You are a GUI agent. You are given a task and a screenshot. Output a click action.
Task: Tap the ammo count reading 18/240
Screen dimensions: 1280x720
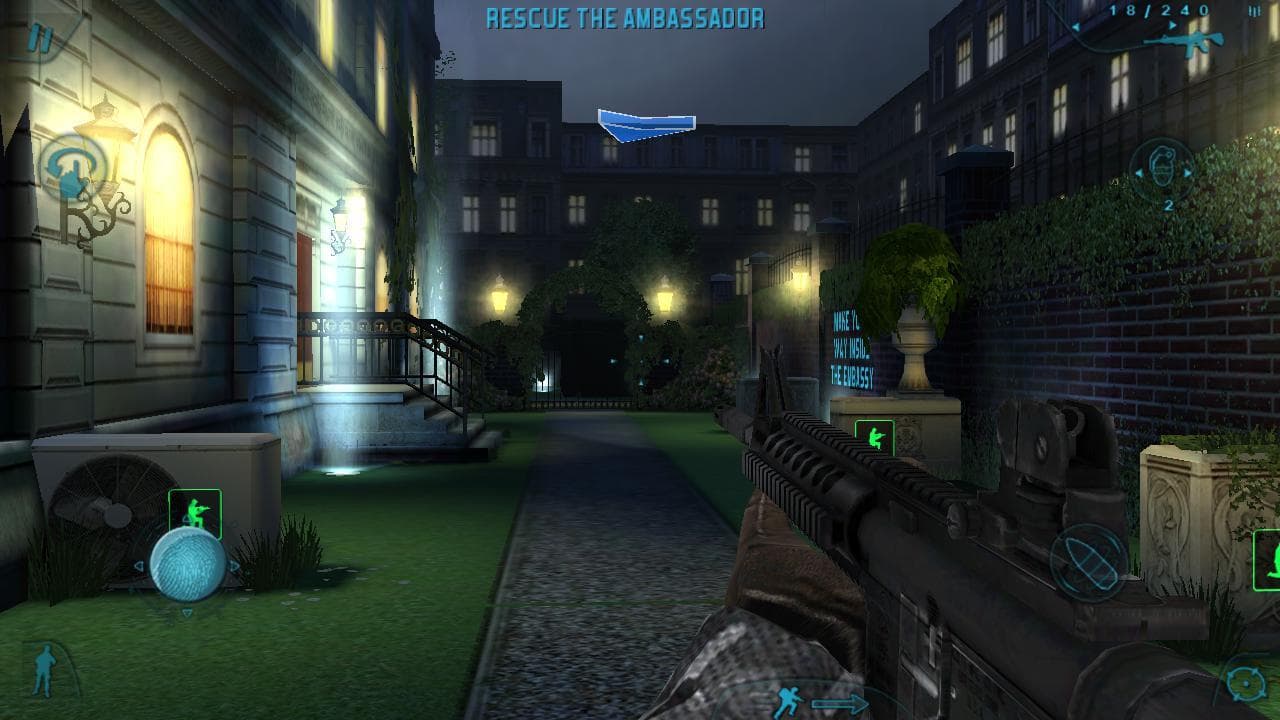1156,12
